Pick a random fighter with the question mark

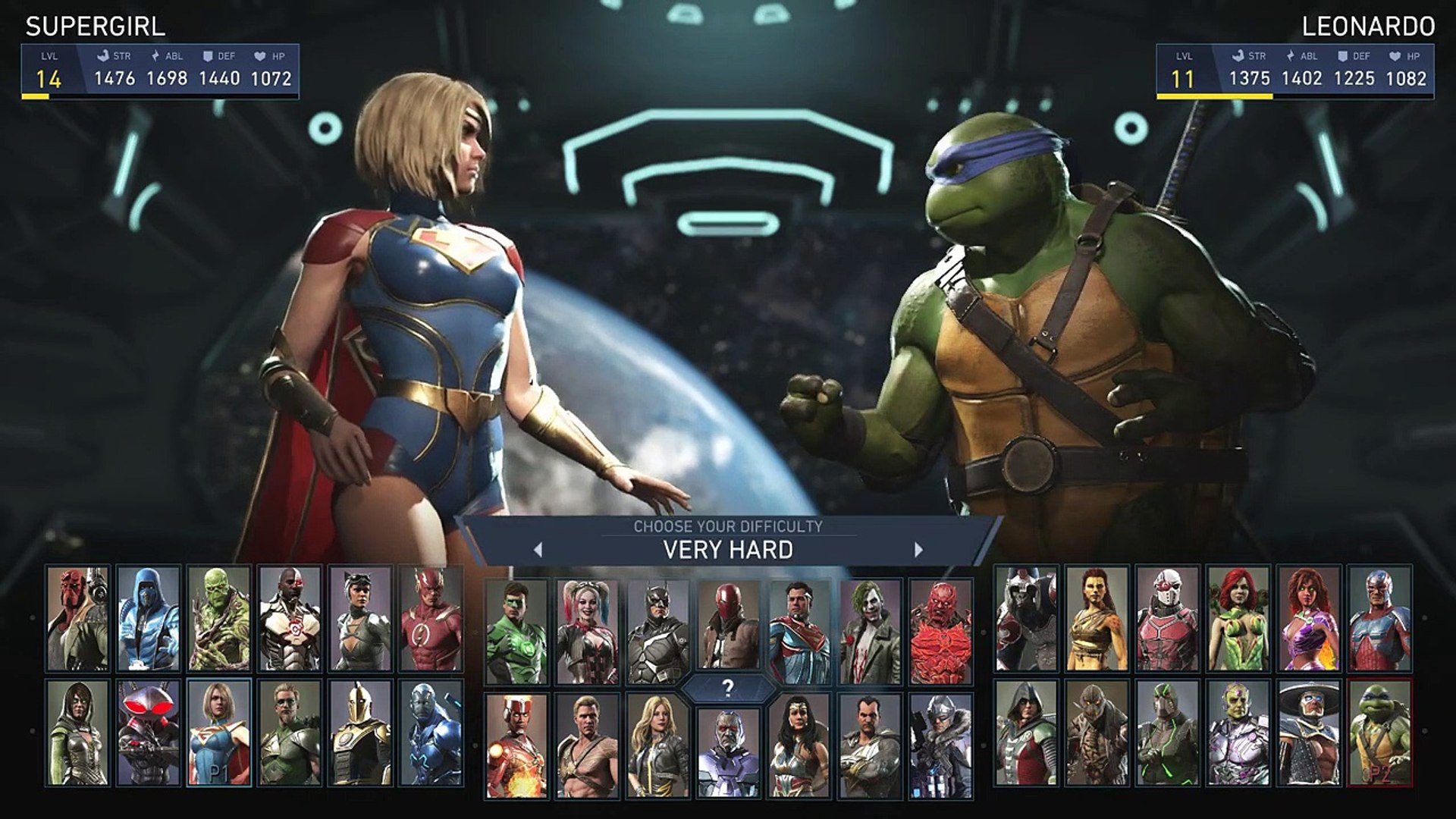pos(728,689)
